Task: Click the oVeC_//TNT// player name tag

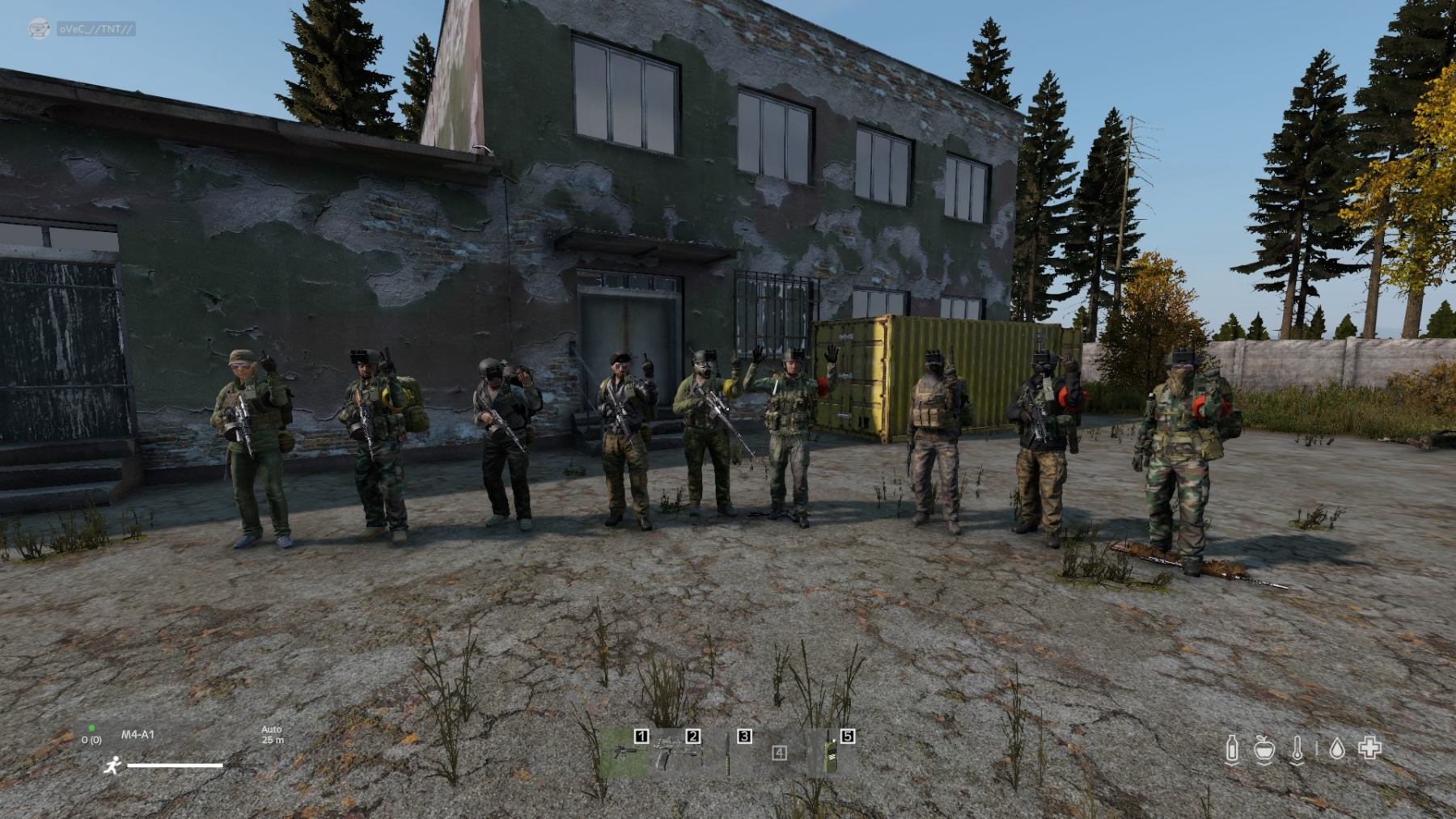Action: (x=95, y=29)
